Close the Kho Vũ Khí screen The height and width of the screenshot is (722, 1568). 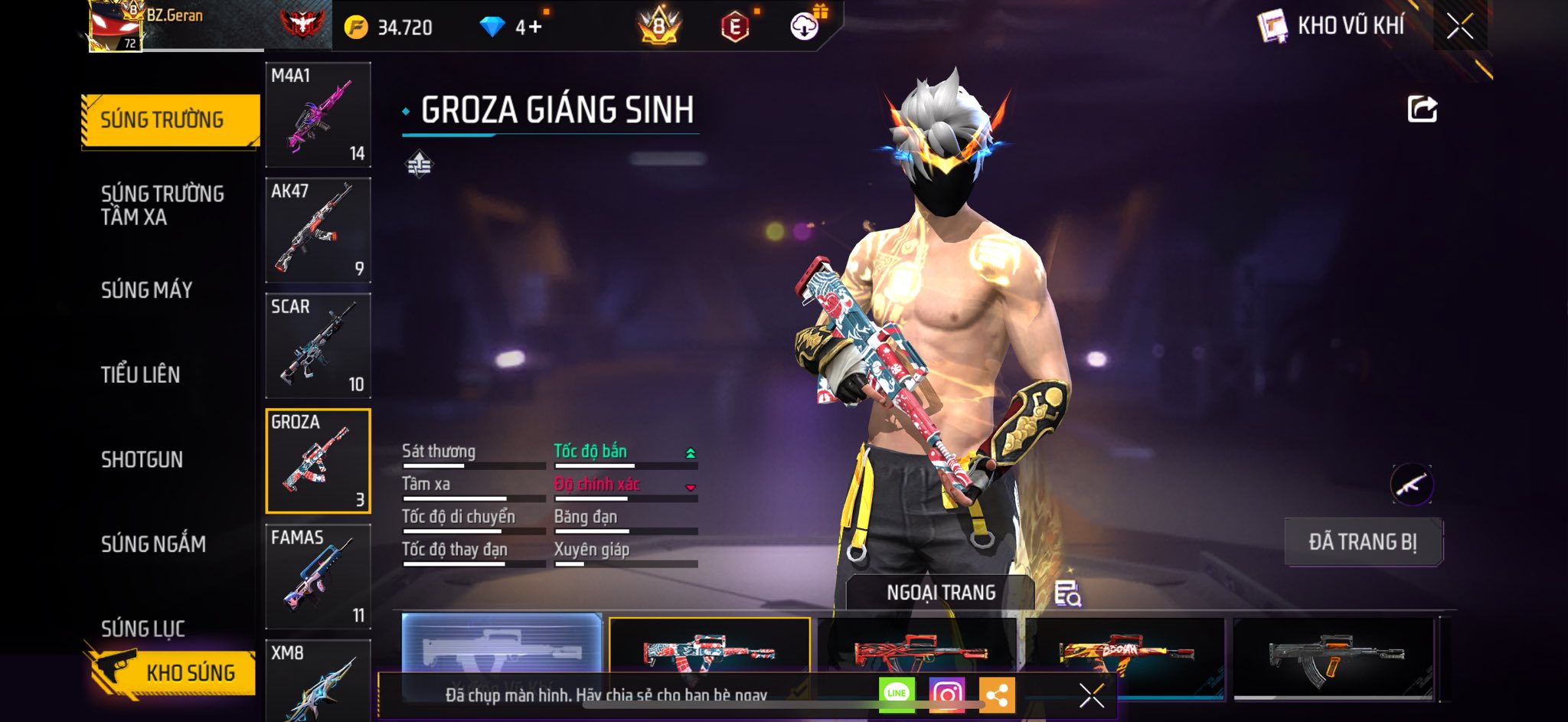click(x=1459, y=26)
